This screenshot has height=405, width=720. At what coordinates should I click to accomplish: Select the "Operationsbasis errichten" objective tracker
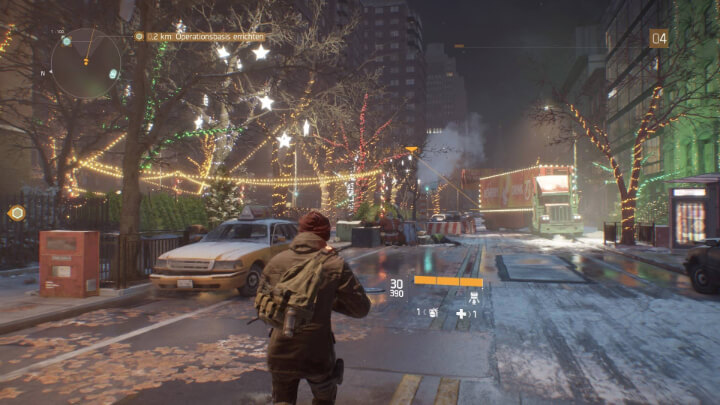pos(207,36)
